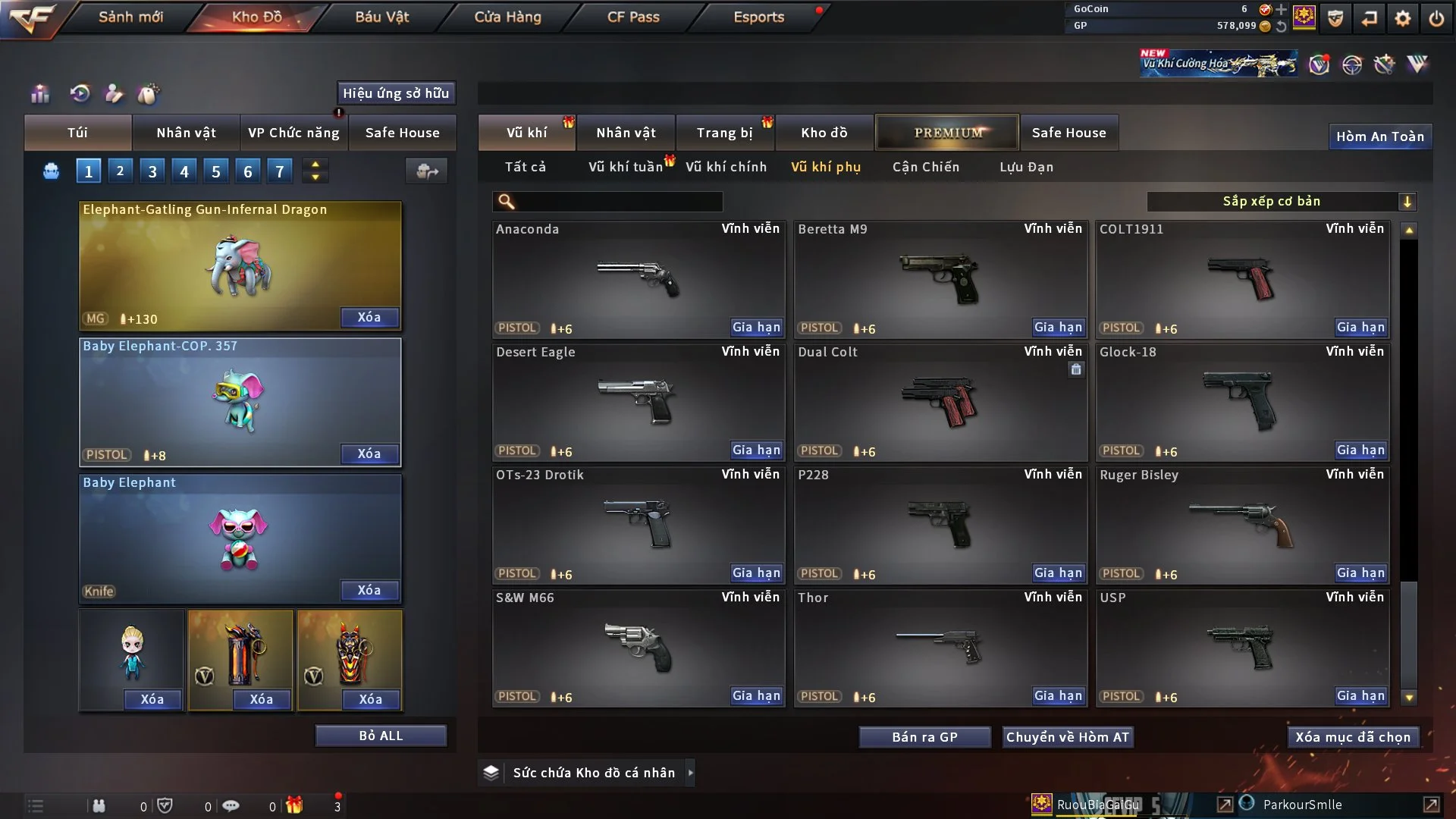Remove the Baby Elephant-COP. 357 pistol
This screenshot has height=819, width=1456.
coord(369,453)
